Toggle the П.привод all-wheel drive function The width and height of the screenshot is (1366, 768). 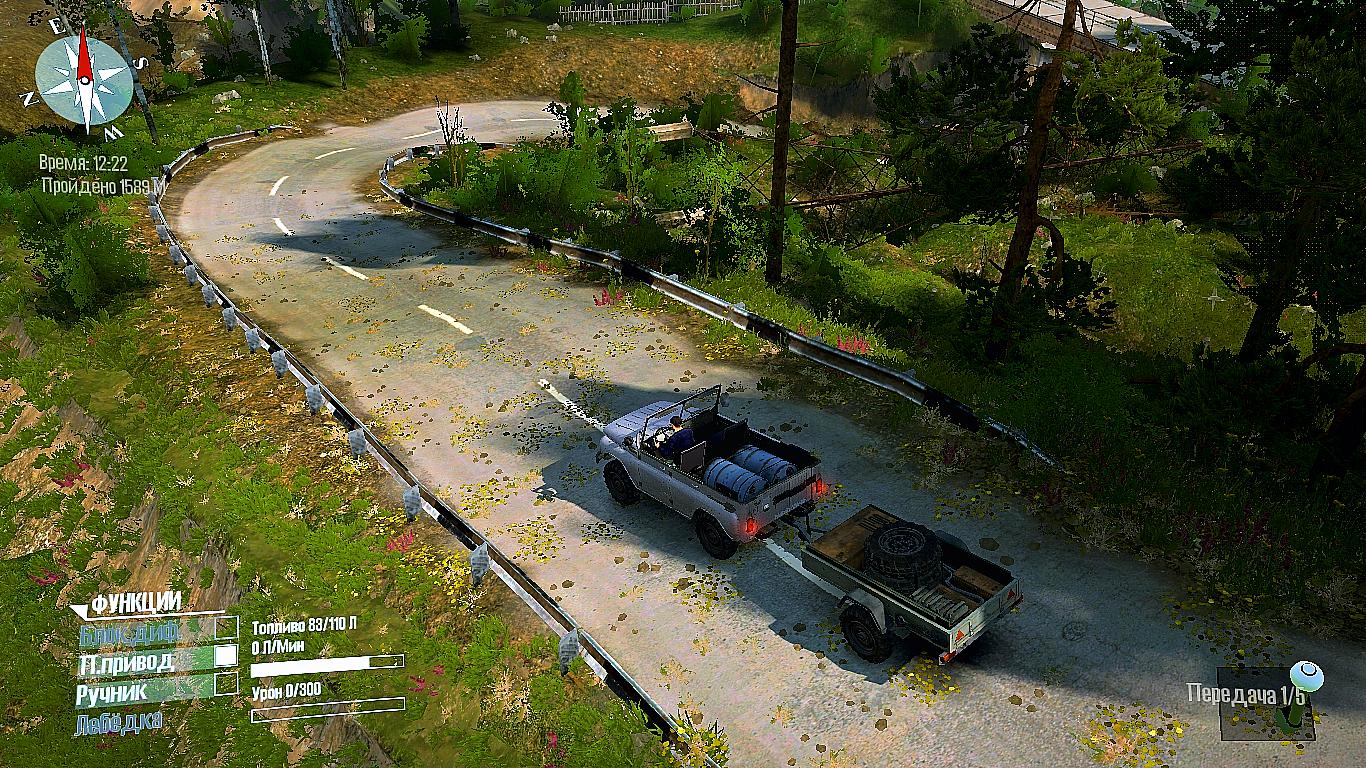click(x=227, y=656)
